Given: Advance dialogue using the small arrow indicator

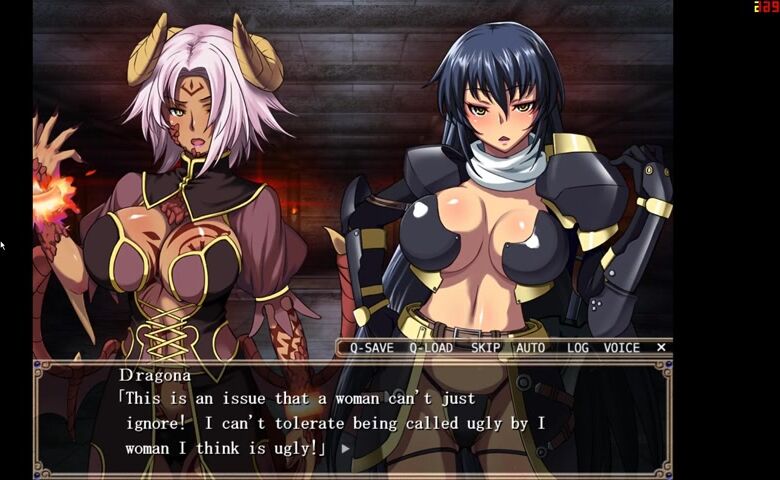Looking at the screenshot, I should [x=346, y=449].
